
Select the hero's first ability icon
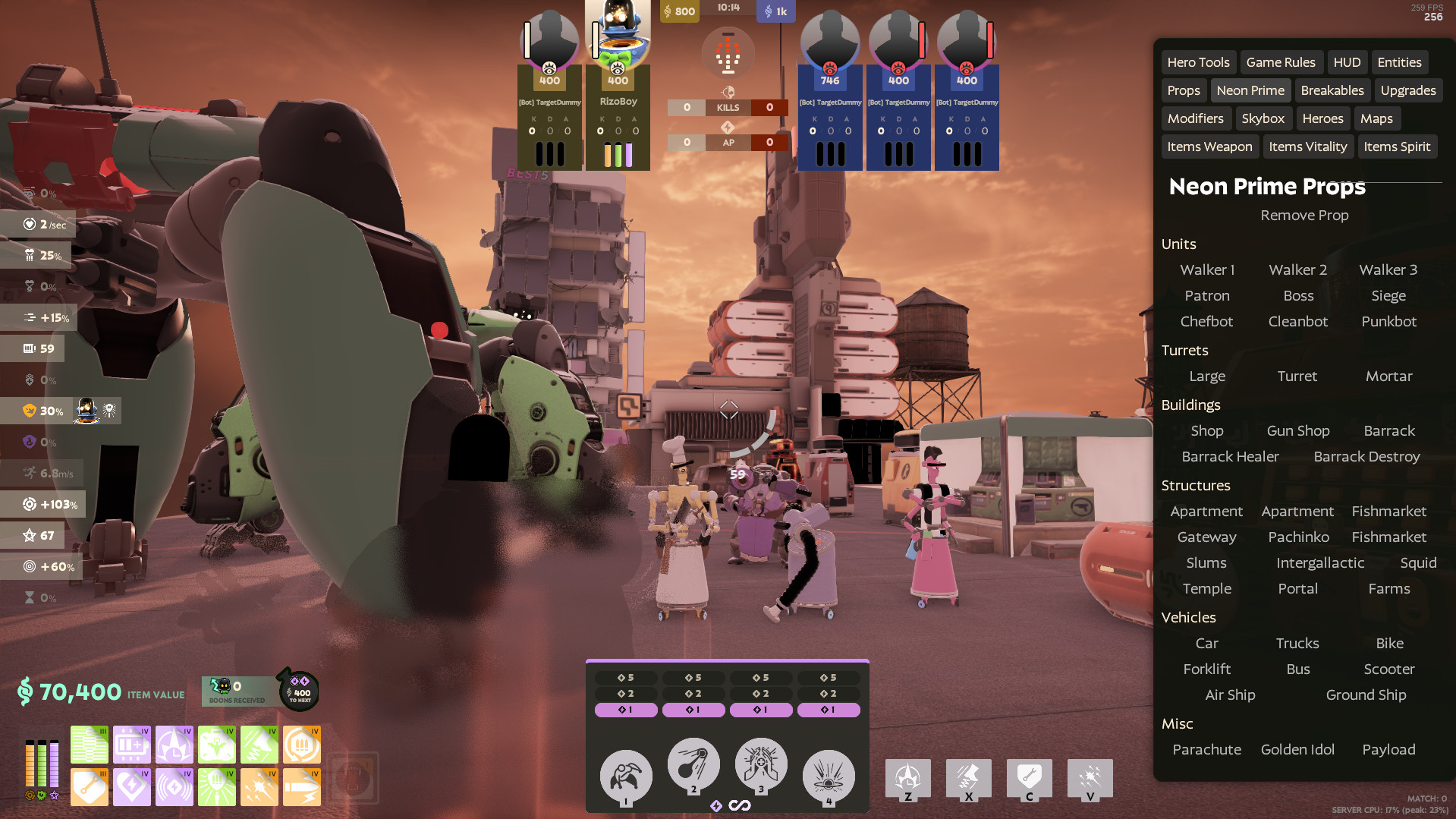click(625, 774)
